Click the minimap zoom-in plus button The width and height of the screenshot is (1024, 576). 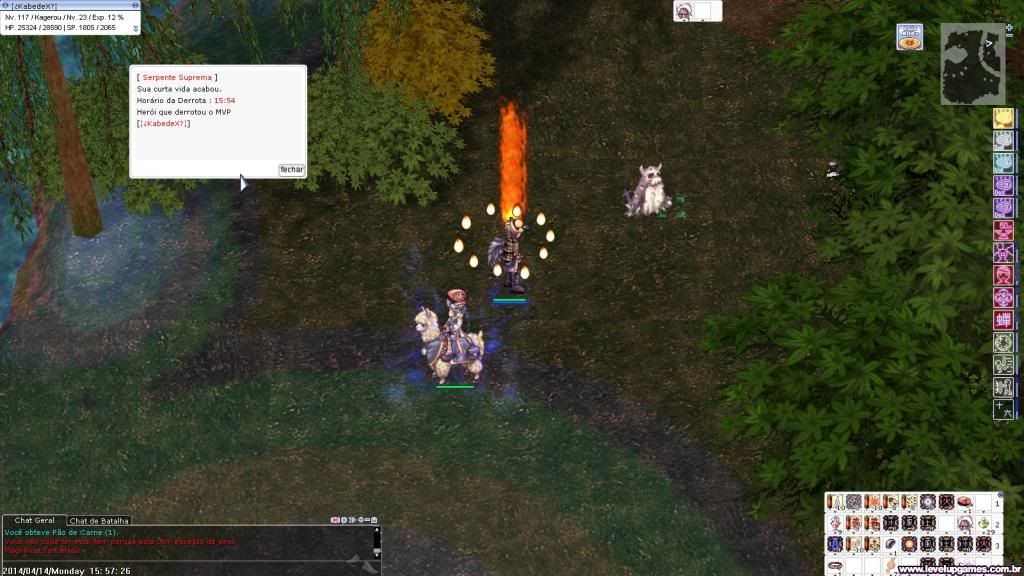click(1008, 28)
